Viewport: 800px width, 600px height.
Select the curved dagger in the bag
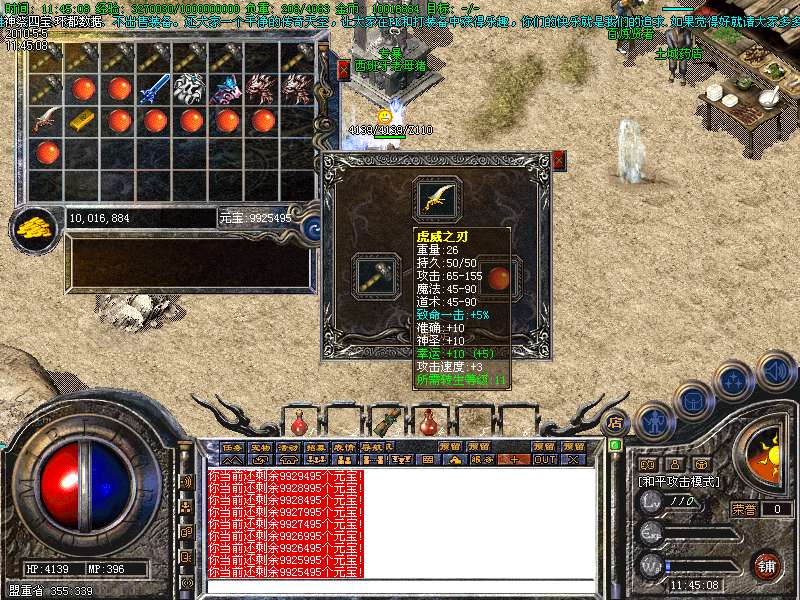click(x=47, y=121)
